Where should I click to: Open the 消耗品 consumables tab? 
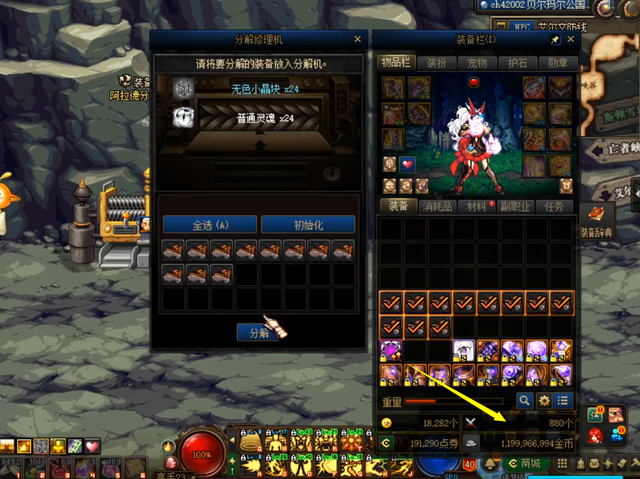coord(437,206)
